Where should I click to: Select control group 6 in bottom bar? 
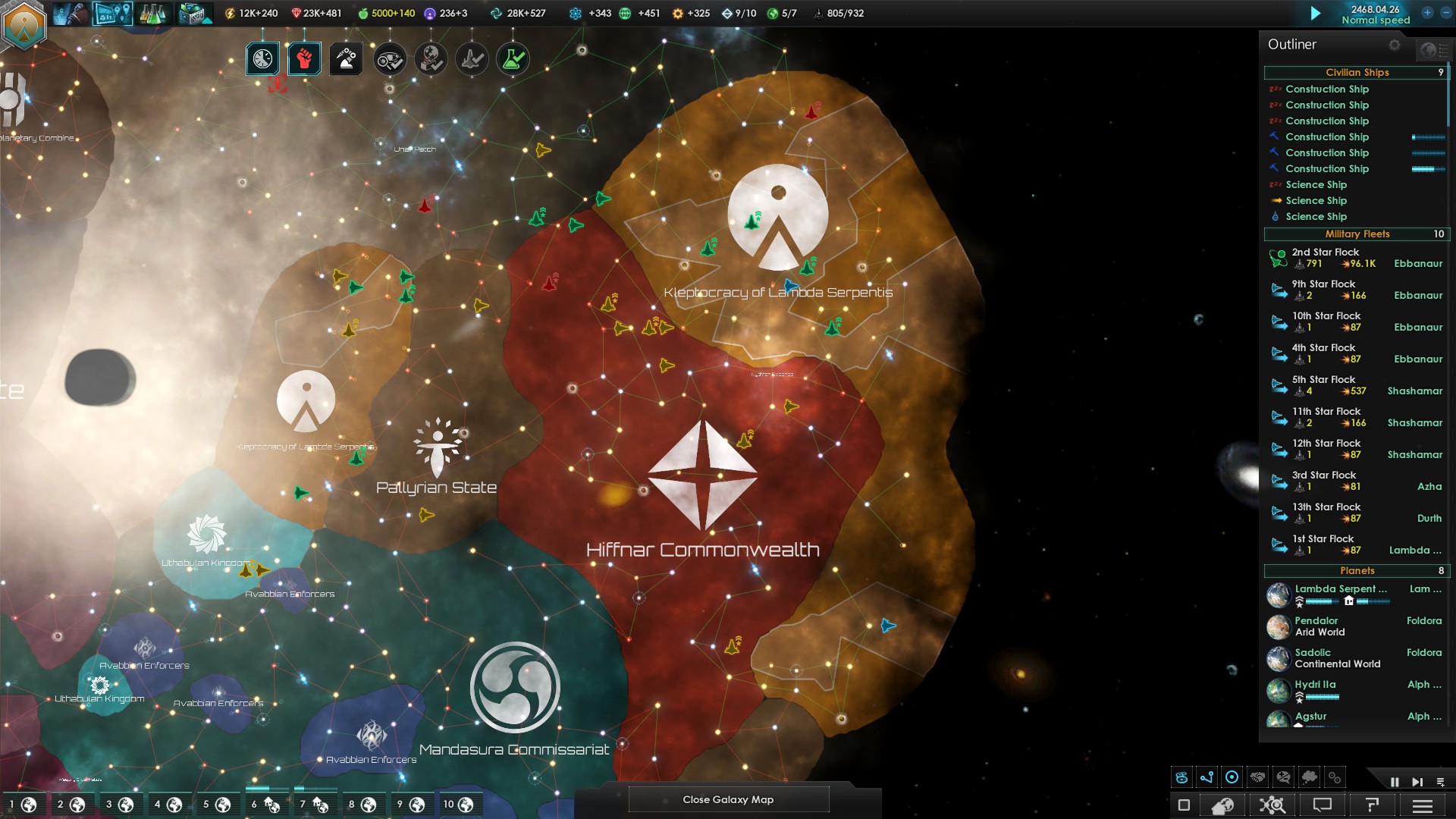click(x=265, y=805)
